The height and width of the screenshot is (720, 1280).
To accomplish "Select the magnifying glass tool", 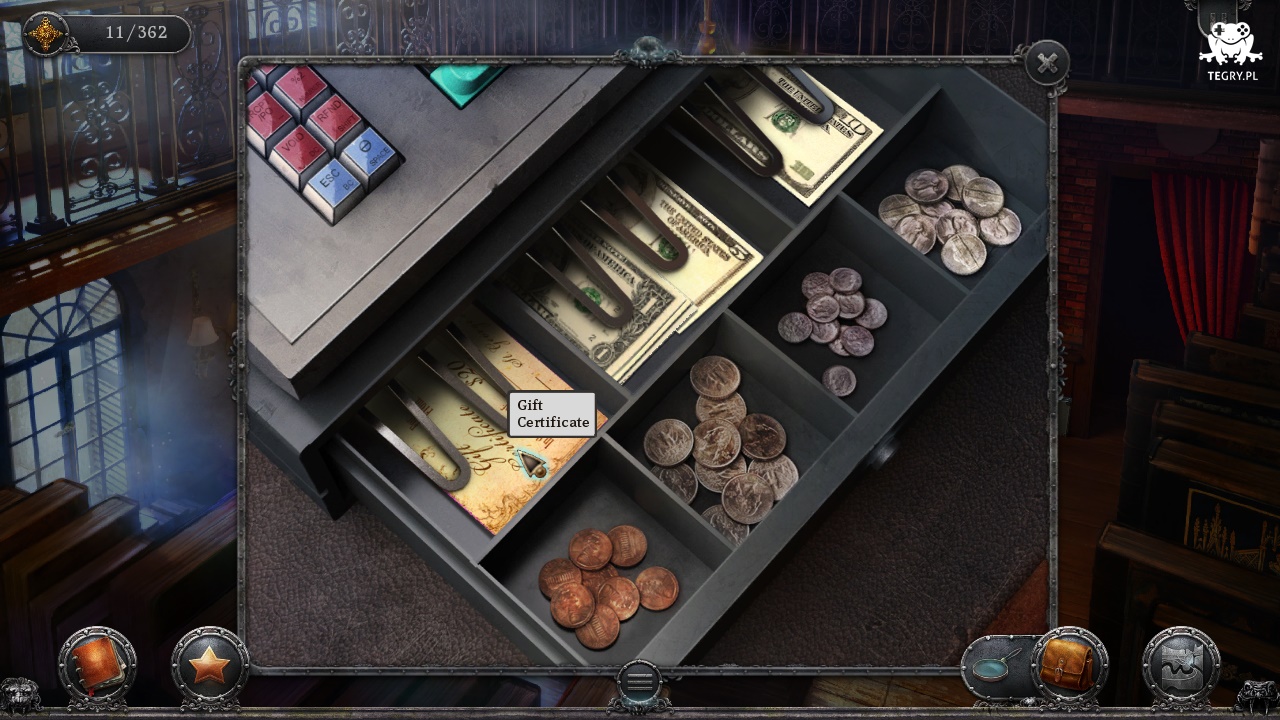I will click(993, 665).
